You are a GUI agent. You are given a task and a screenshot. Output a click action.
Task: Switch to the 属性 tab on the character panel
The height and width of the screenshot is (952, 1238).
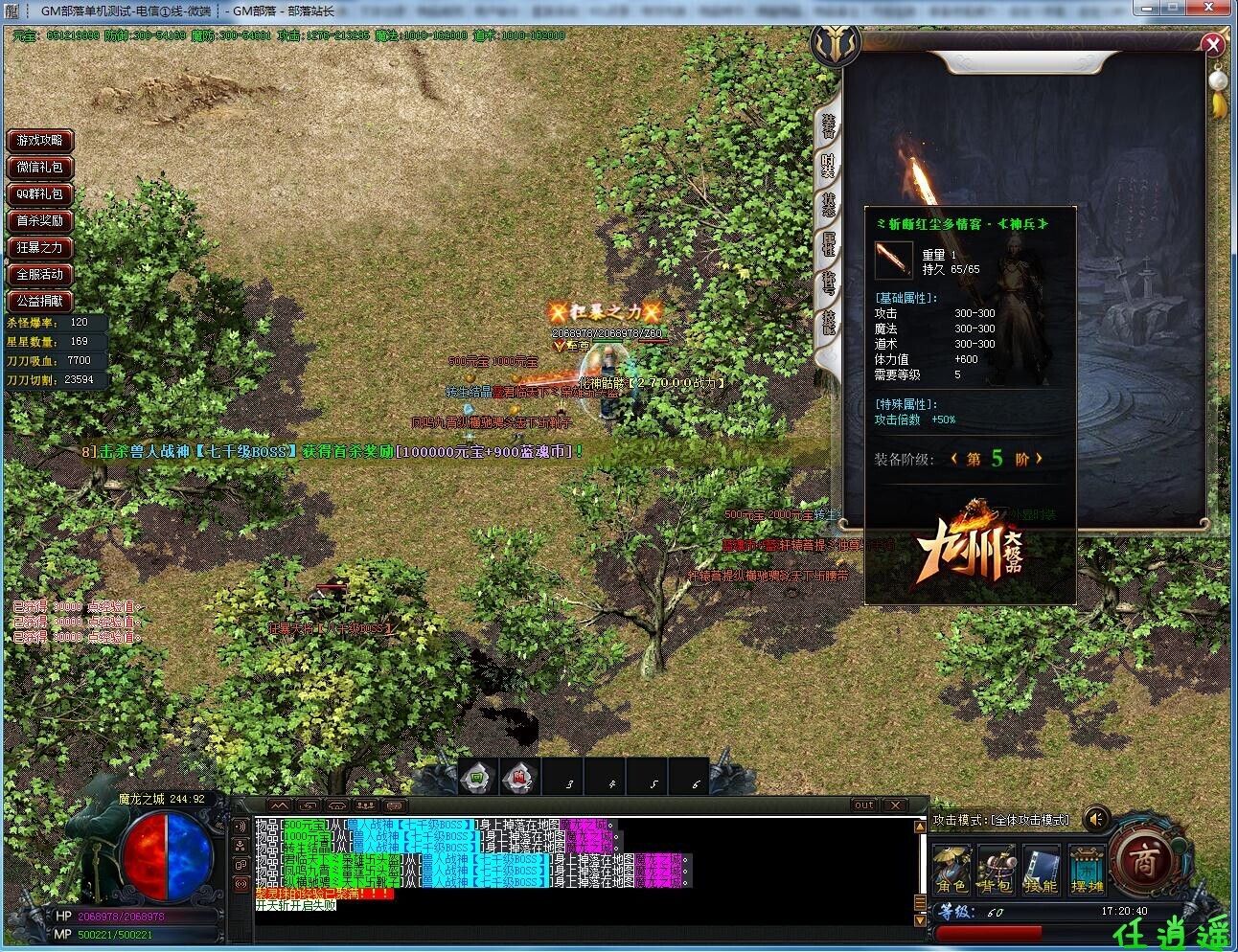point(829,242)
